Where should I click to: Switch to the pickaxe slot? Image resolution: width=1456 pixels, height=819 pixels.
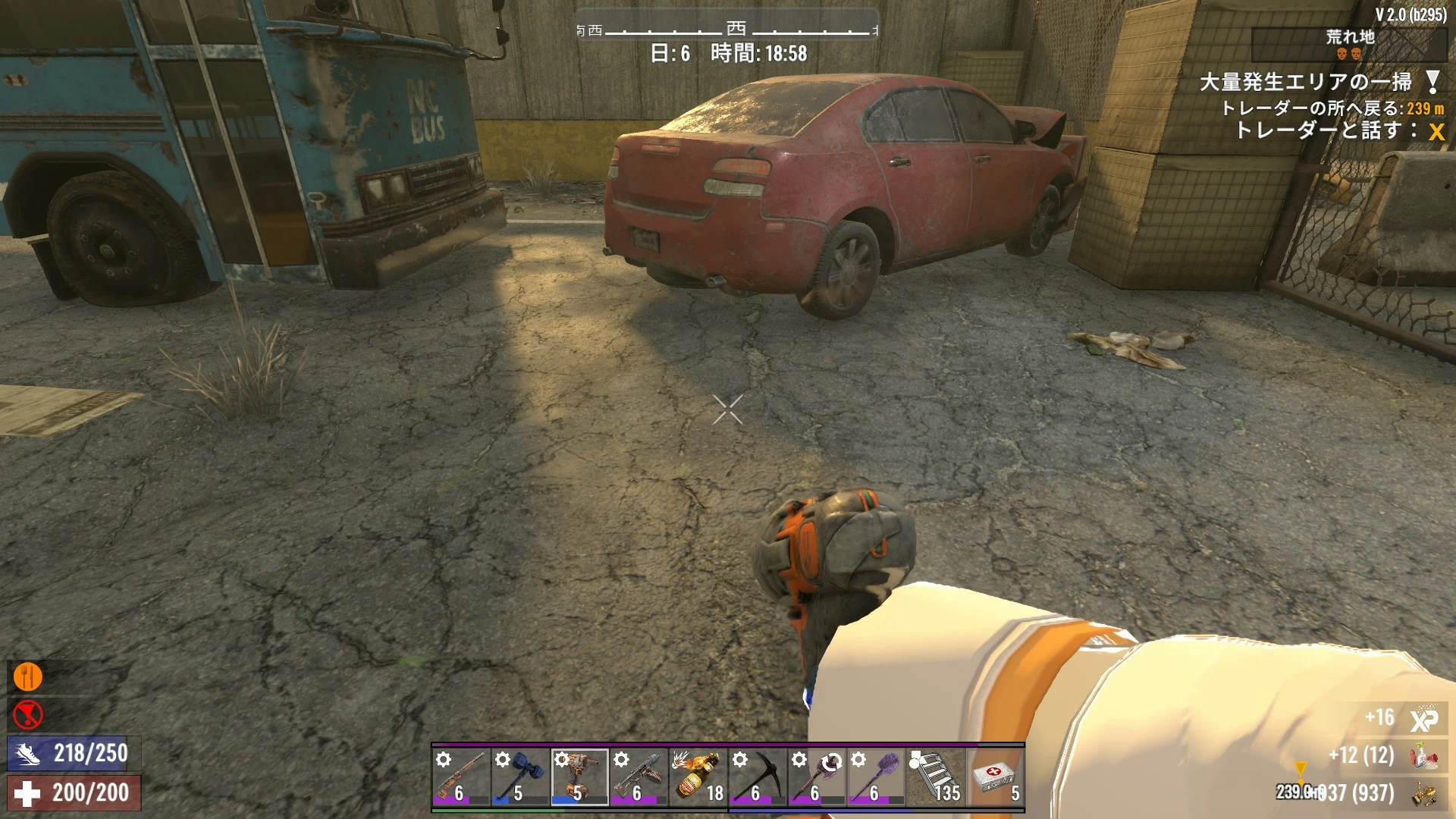(x=757, y=777)
